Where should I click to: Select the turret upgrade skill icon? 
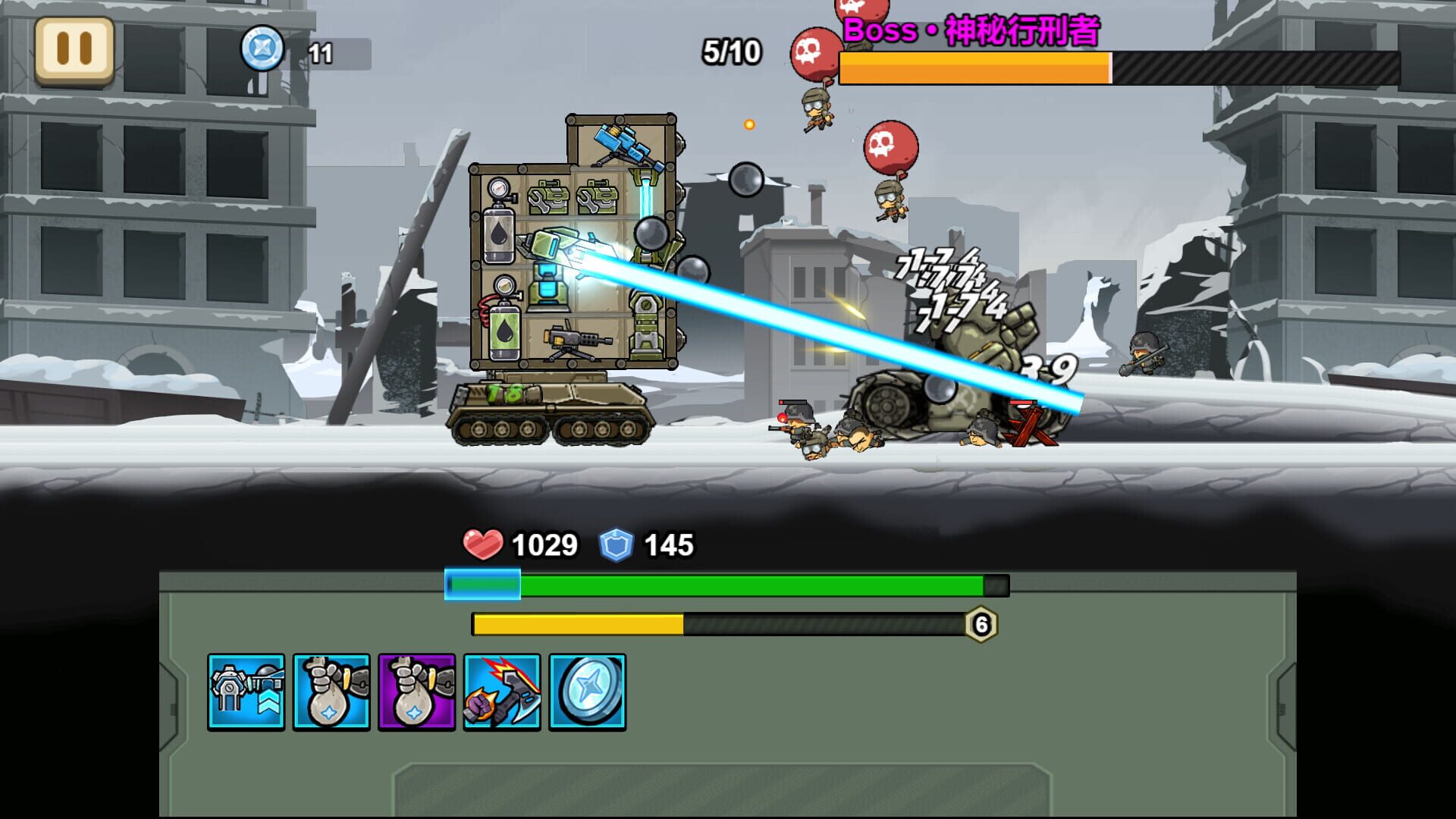coord(246,692)
